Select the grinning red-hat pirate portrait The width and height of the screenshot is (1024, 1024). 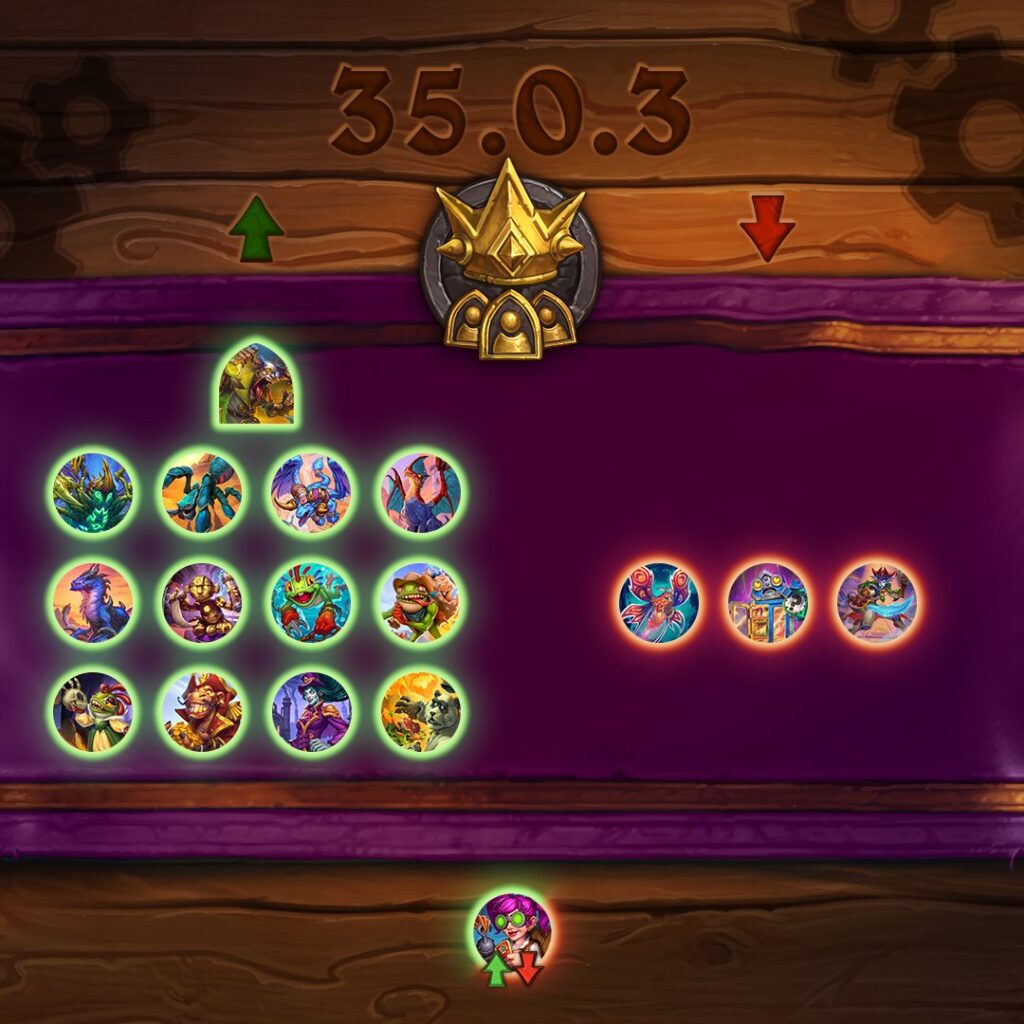202,711
